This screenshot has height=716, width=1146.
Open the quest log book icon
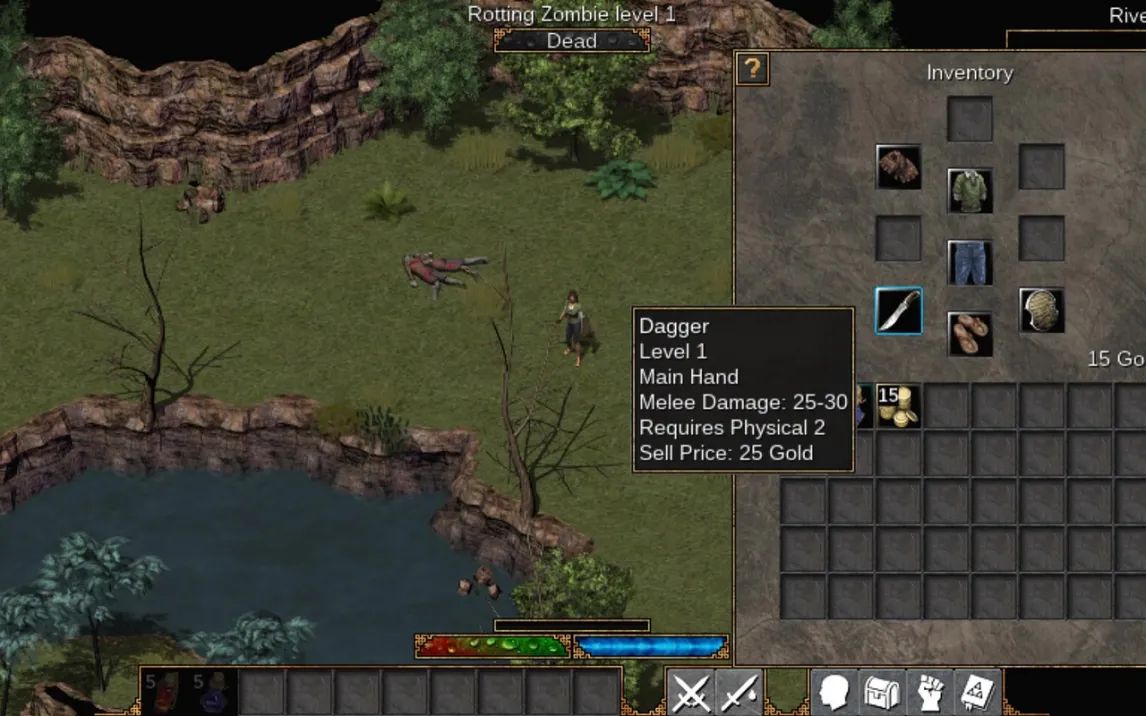tap(977, 691)
